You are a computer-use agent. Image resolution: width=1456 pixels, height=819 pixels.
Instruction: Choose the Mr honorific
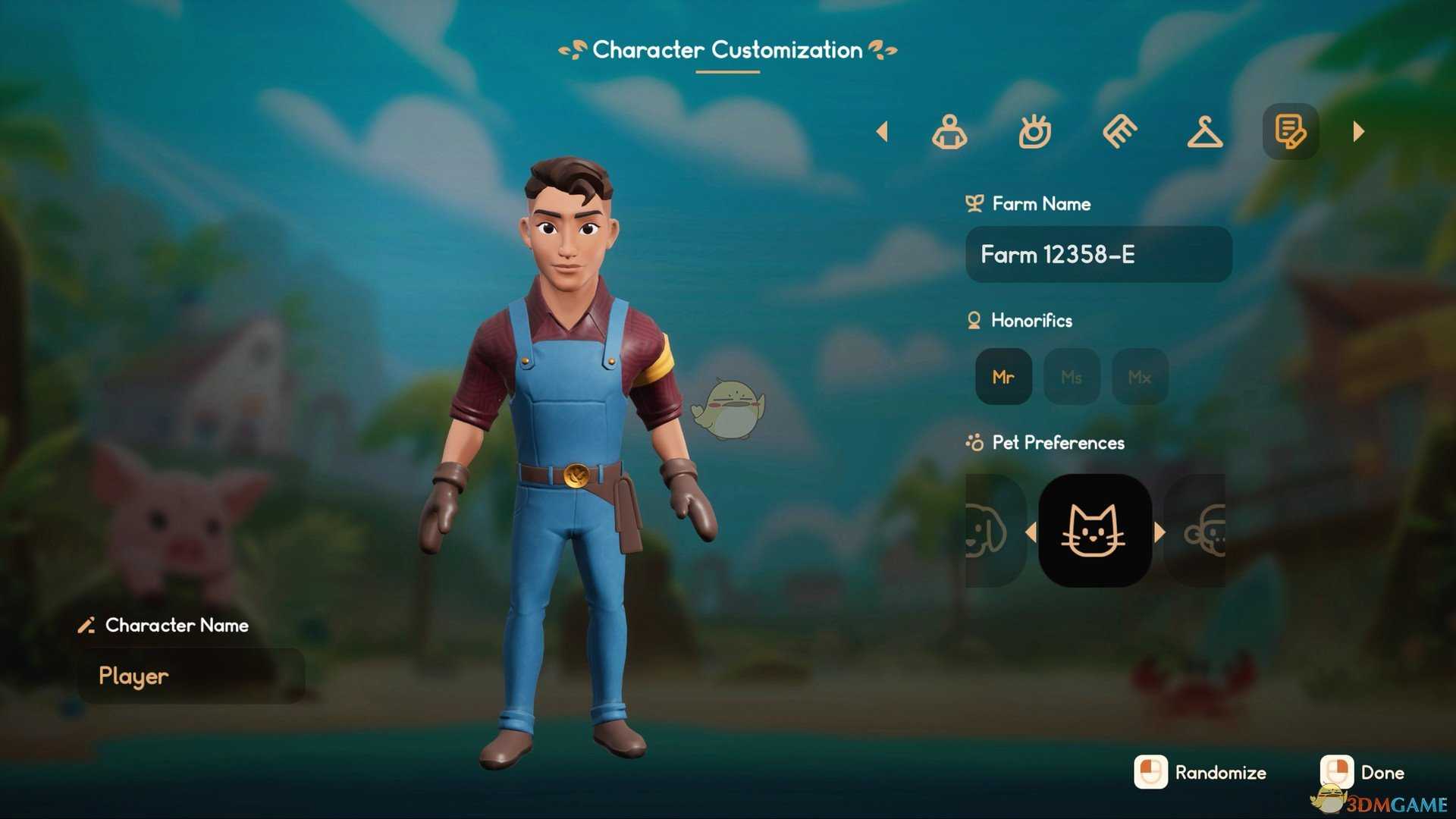(x=1003, y=377)
